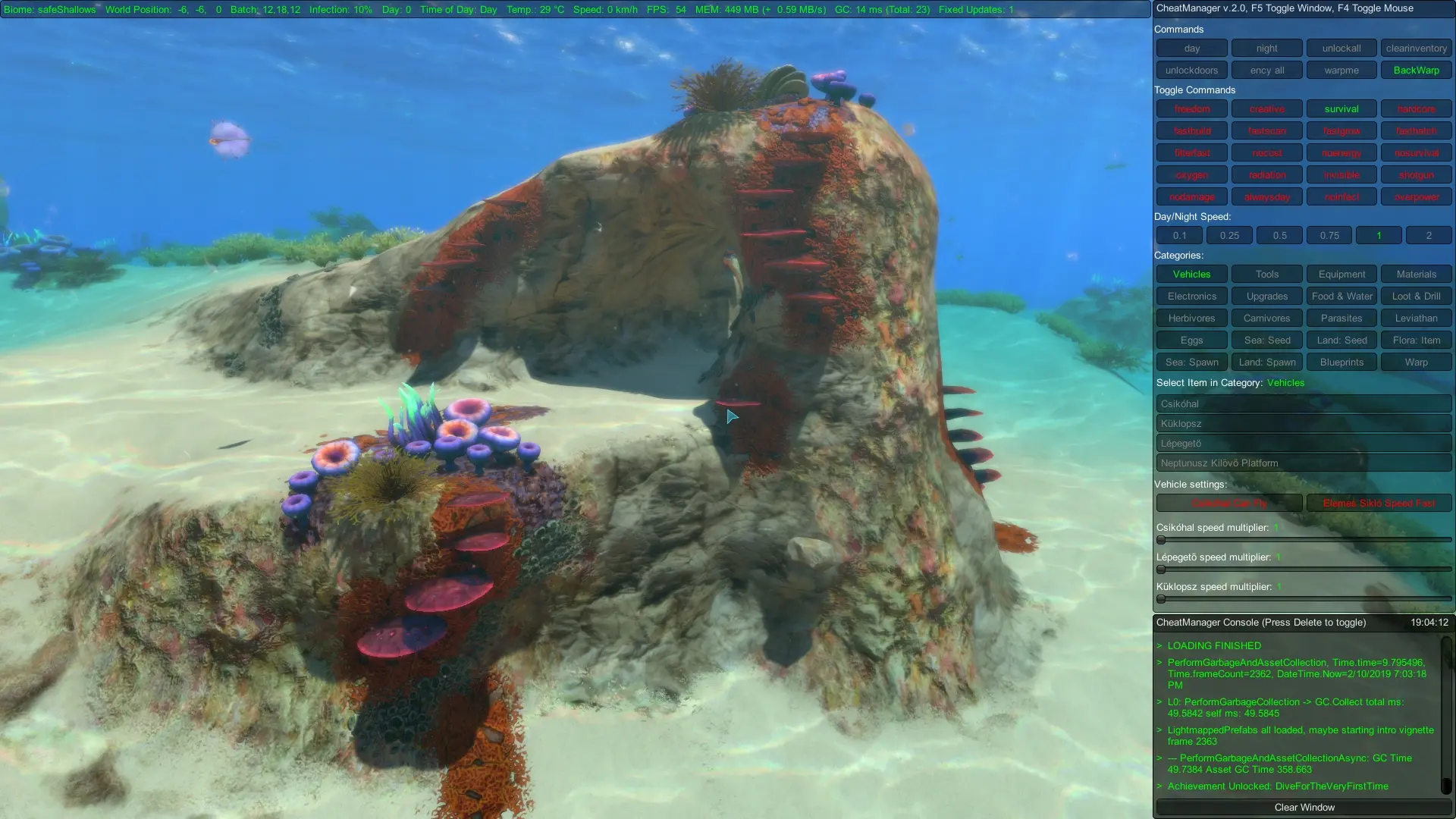Select Küklopsz from the vehicle list

pyautogui.click(x=1302, y=423)
